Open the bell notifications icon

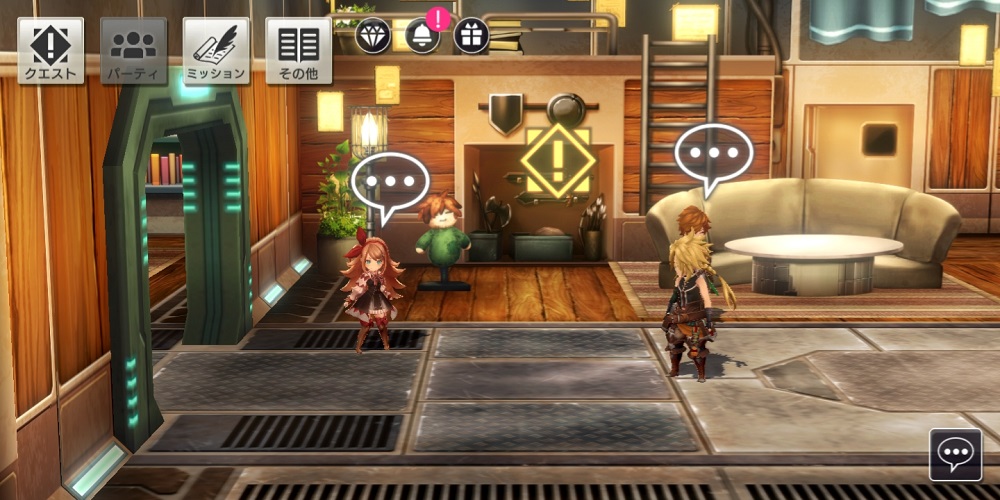(x=423, y=35)
